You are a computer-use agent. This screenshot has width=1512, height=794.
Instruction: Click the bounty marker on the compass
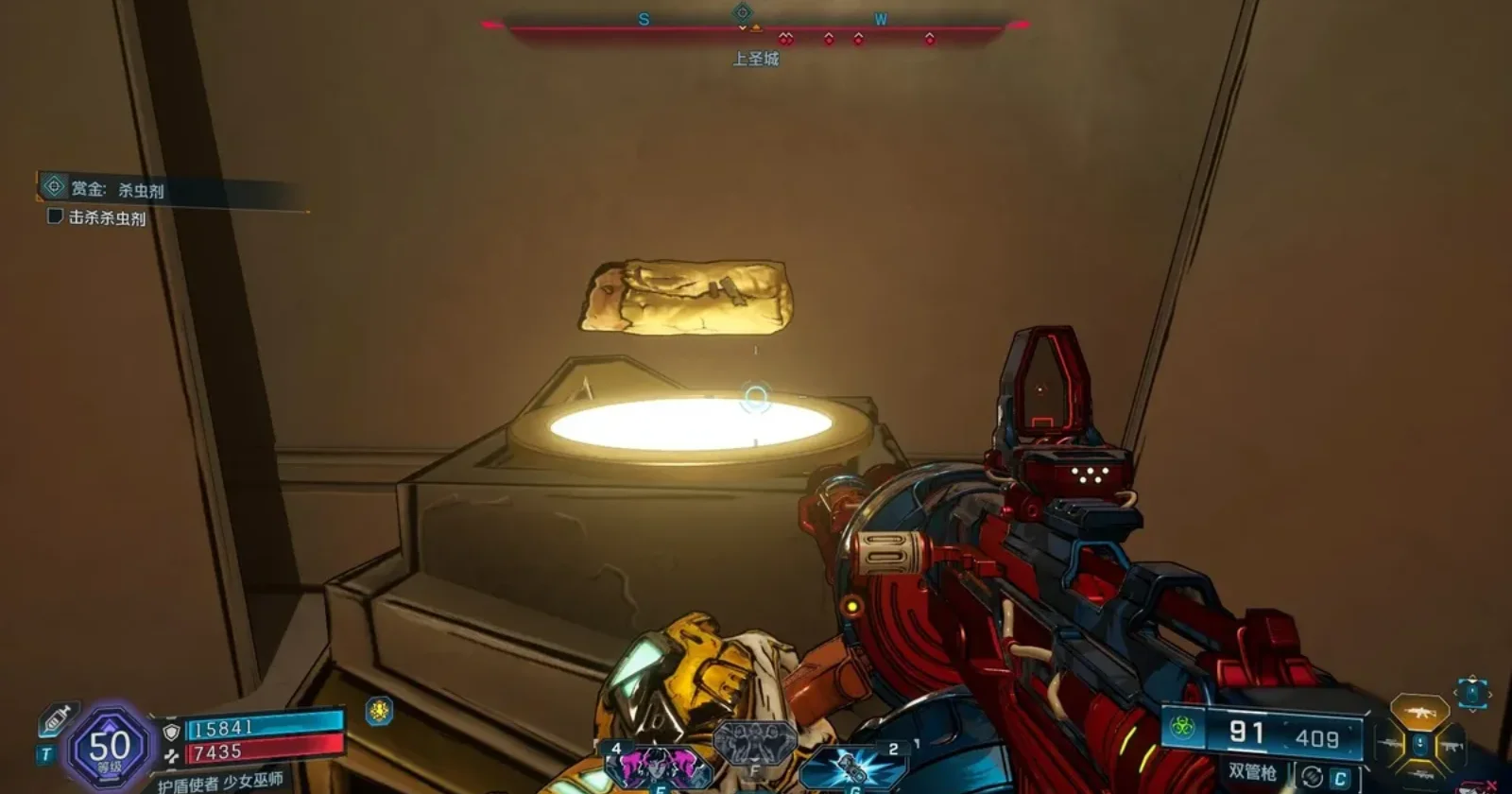[743, 13]
